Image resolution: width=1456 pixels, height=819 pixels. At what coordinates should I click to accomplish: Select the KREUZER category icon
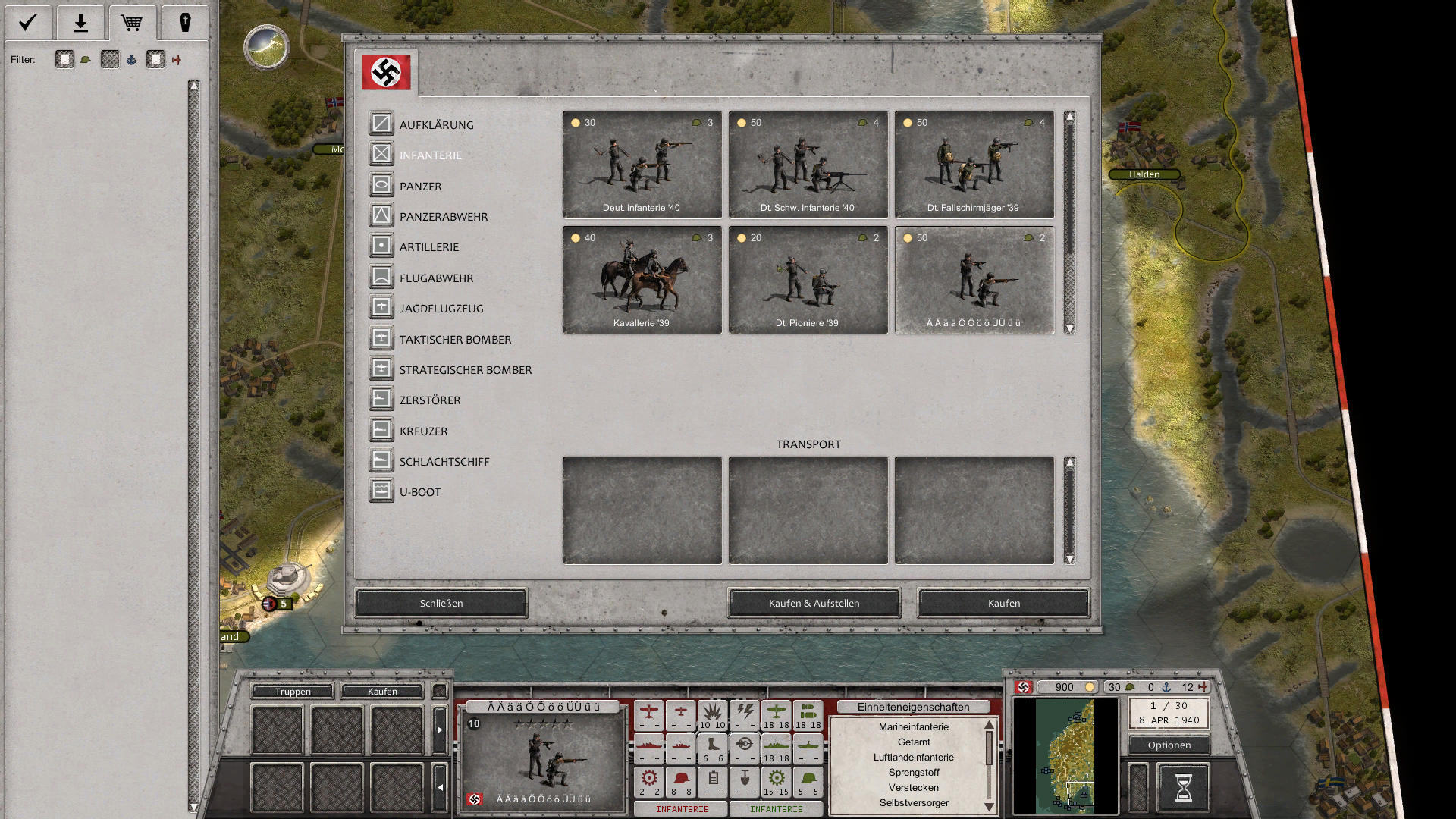click(x=381, y=430)
